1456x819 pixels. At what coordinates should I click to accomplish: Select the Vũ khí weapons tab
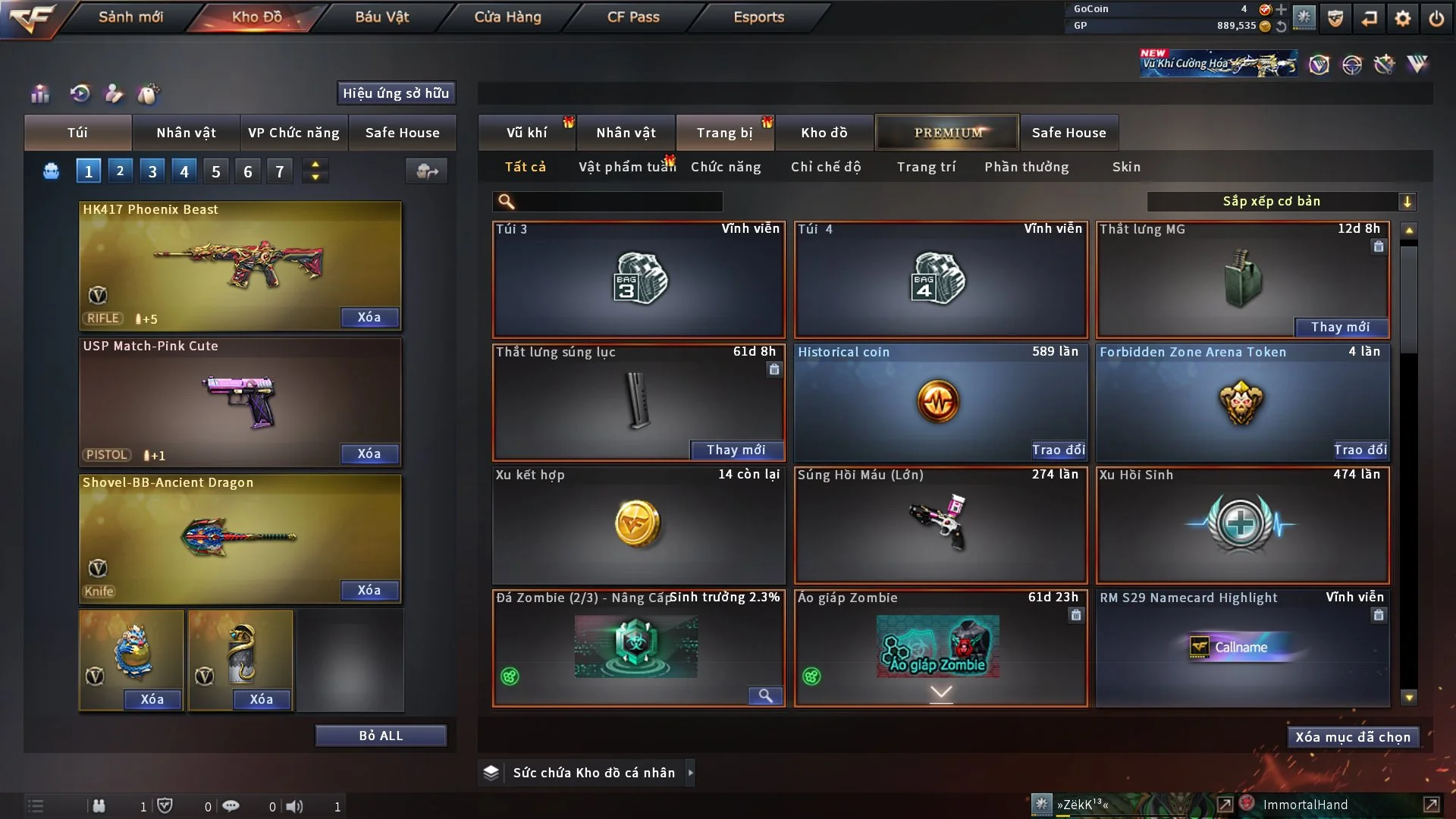(526, 133)
